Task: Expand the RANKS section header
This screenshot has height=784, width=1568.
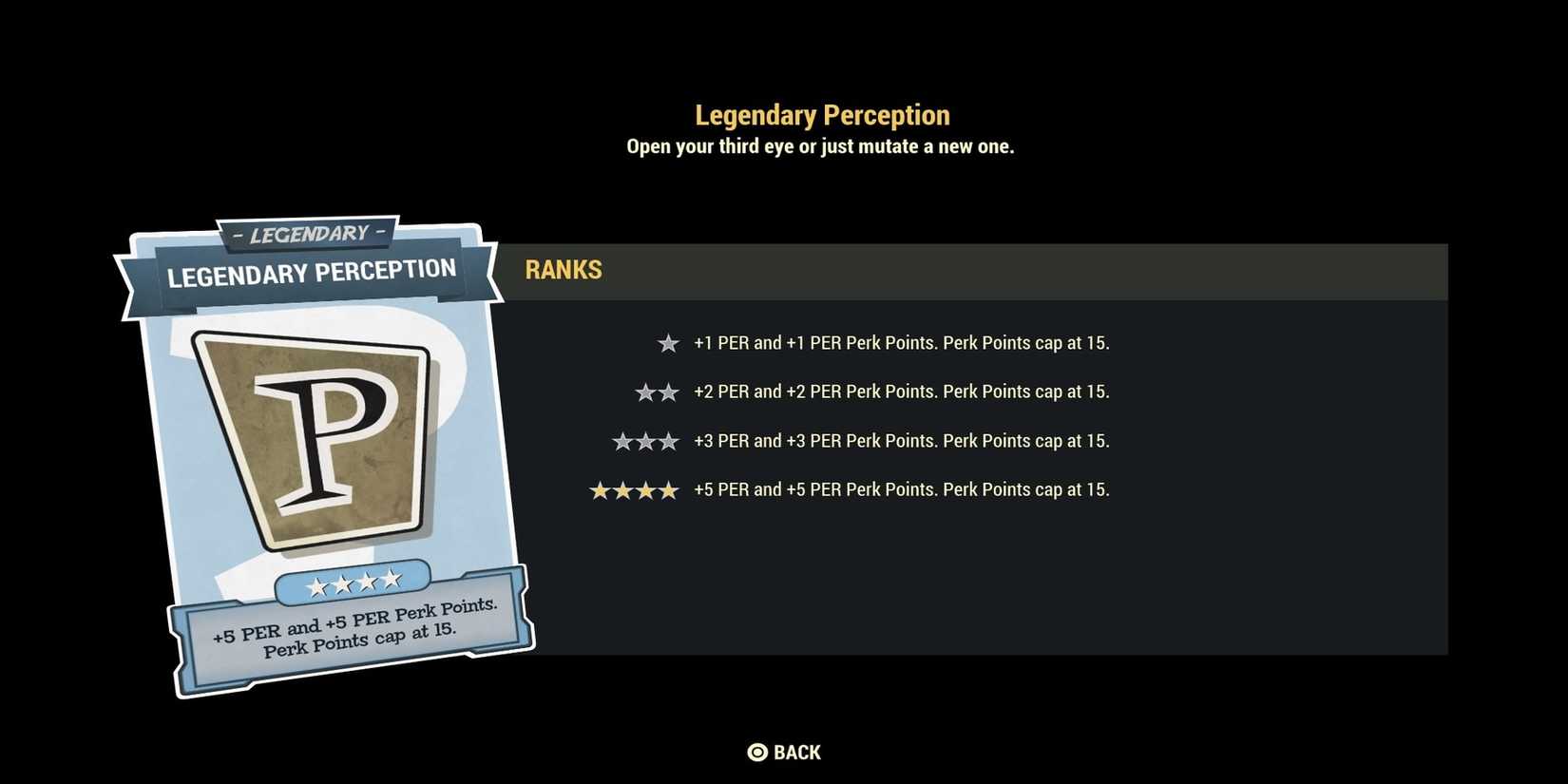Action: (564, 270)
